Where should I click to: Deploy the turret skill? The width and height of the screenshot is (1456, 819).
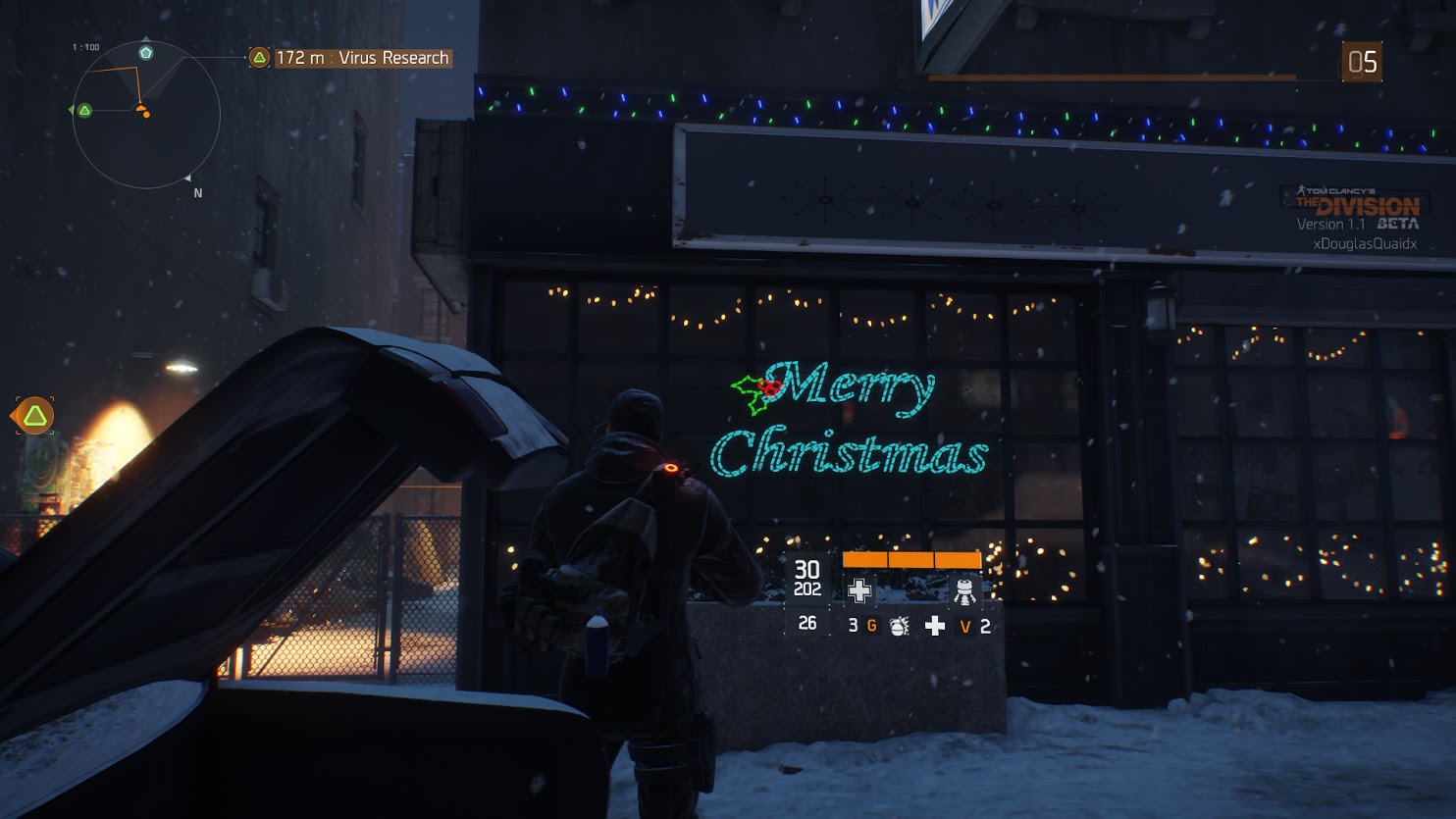pyautogui.click(x=964, y=590)
